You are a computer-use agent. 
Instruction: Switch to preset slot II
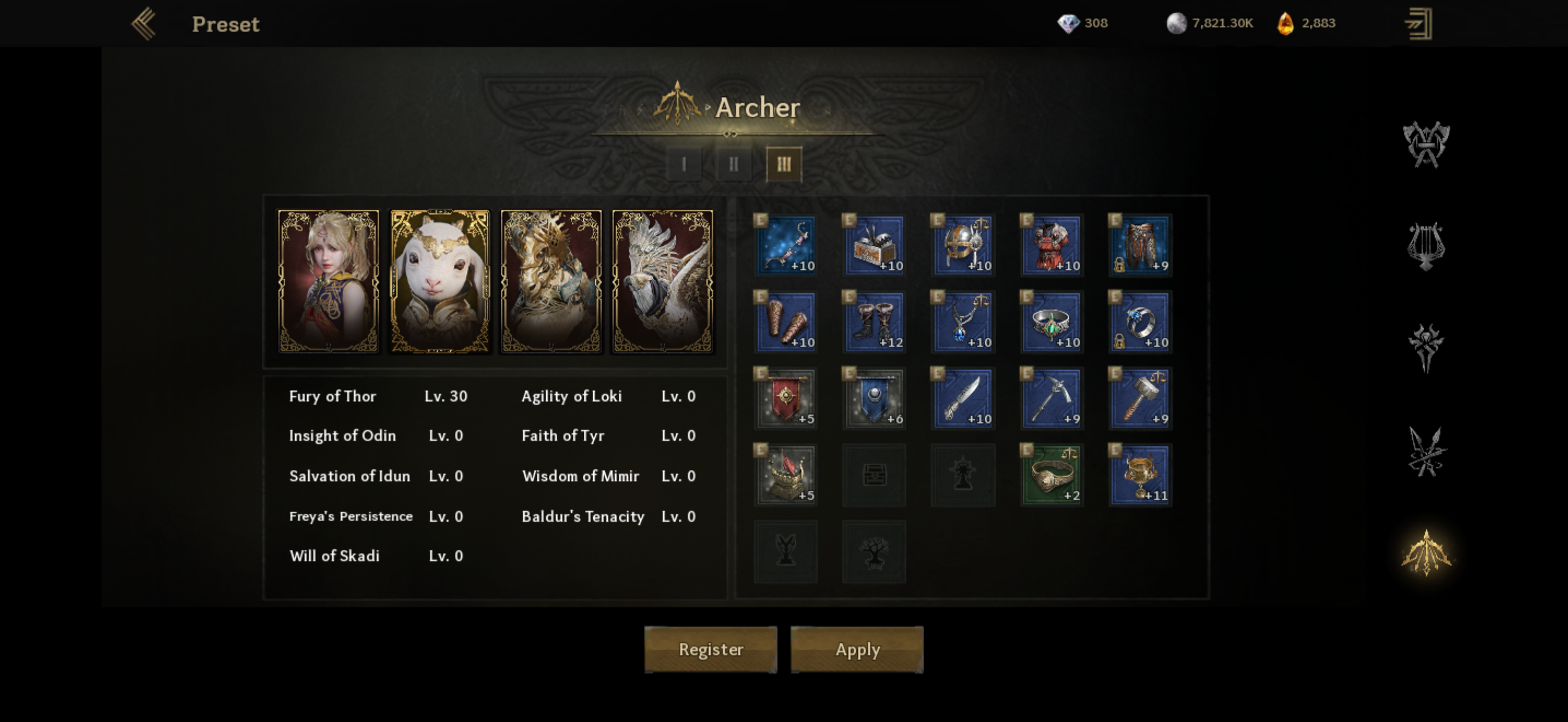click(x=734, y=164)
